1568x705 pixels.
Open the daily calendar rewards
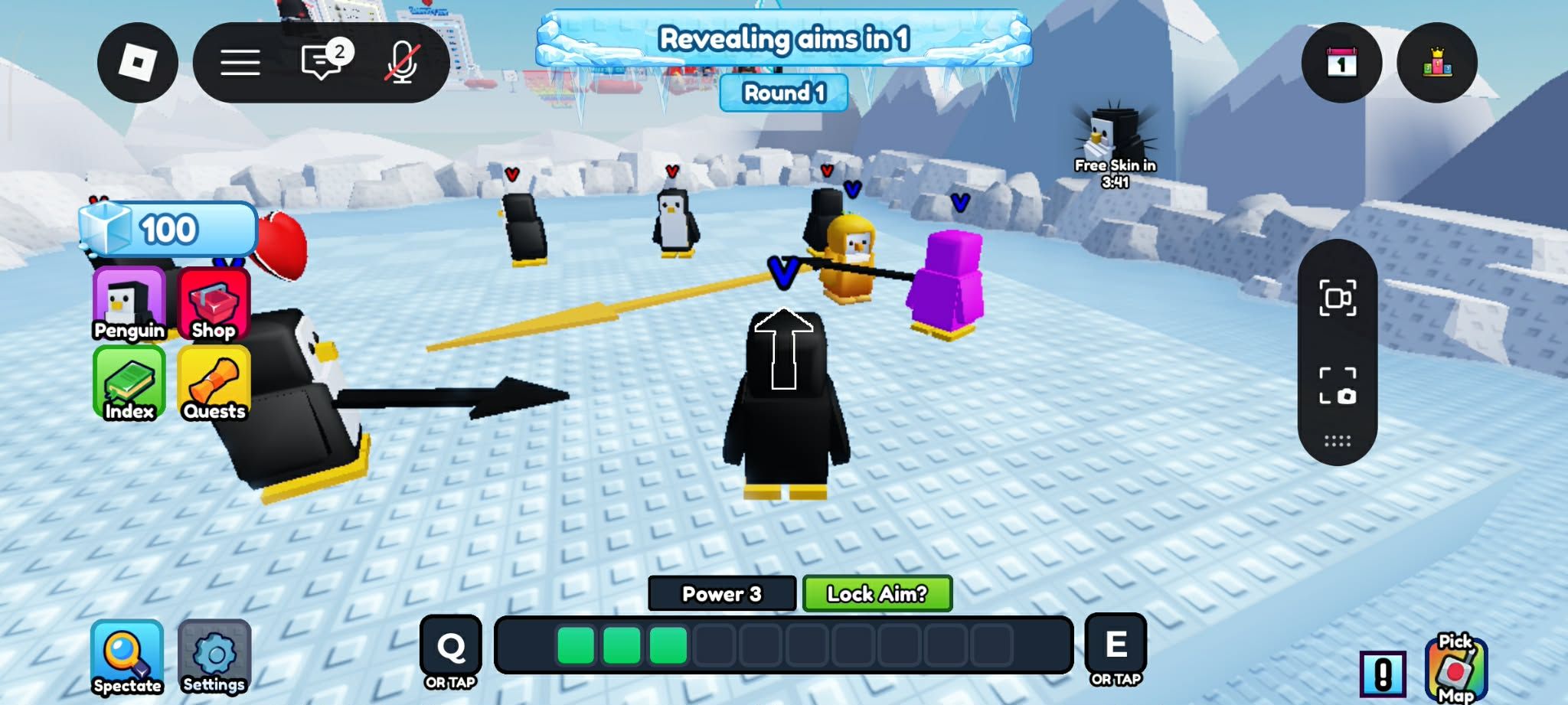(x=1341, y=63)
